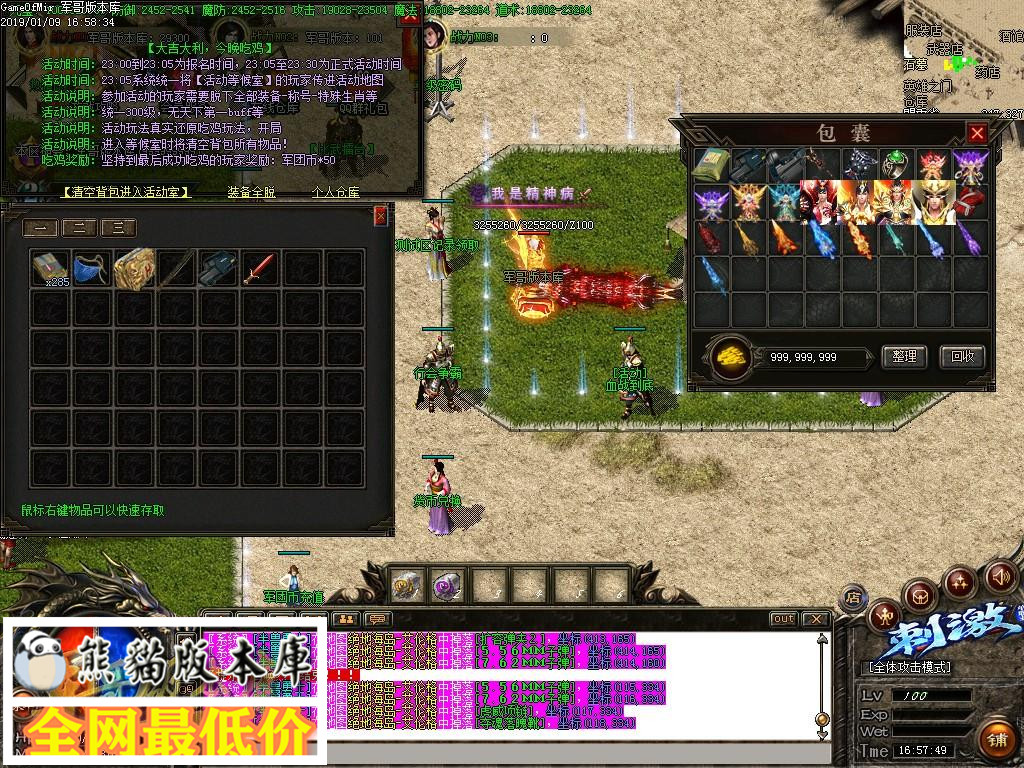Close the 包裹 bag window

point(977,133)
